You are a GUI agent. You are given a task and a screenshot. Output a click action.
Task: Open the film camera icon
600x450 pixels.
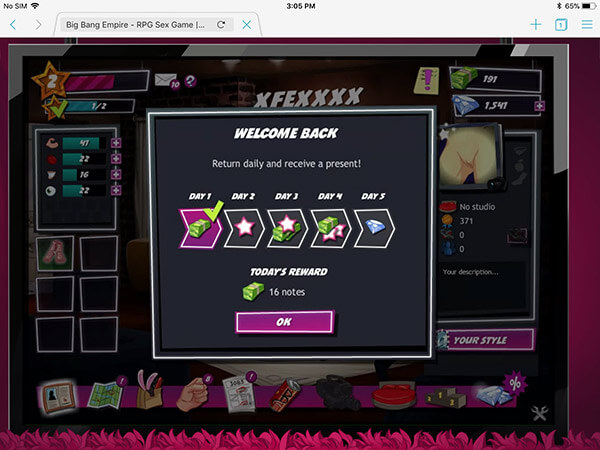click(334, 393)
